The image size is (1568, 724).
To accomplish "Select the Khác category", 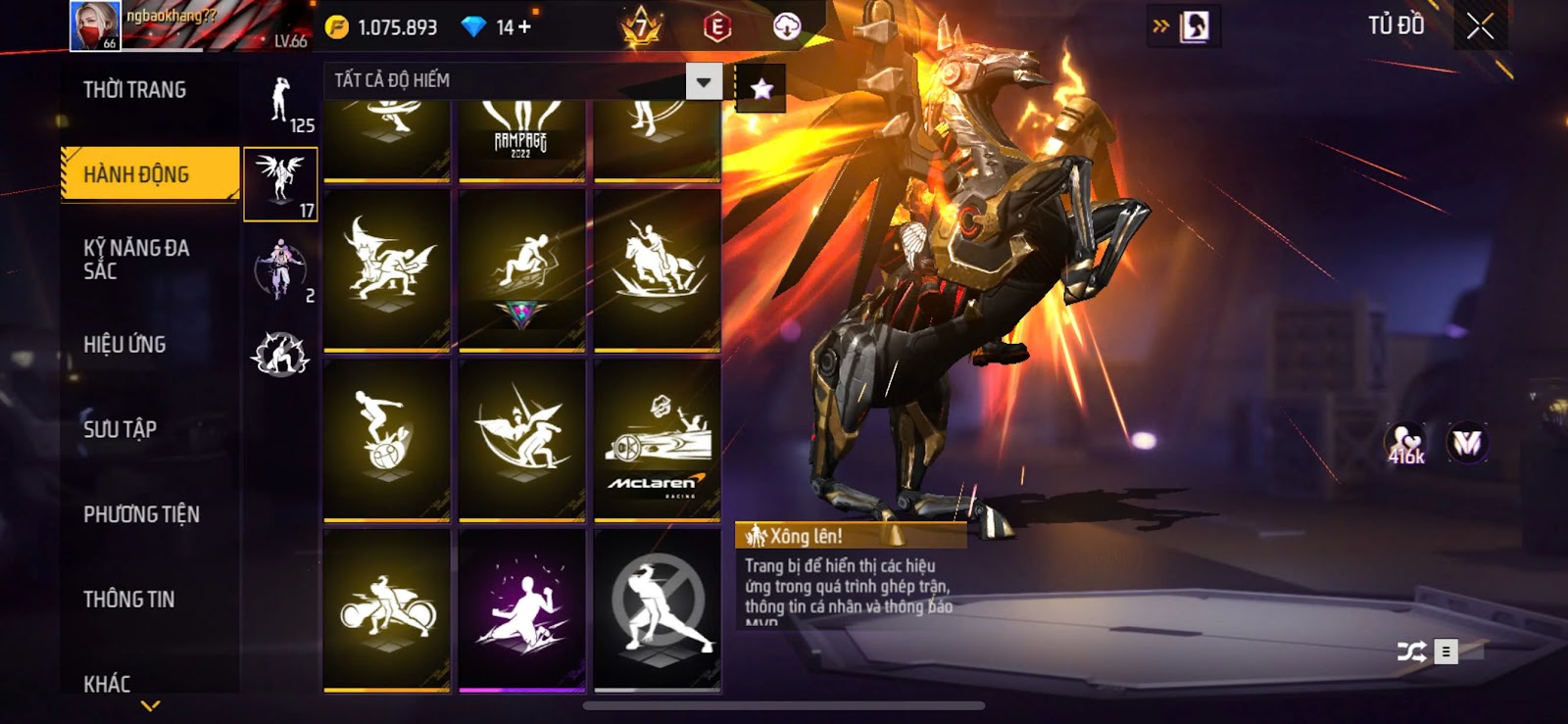I will tap(107, 683).
